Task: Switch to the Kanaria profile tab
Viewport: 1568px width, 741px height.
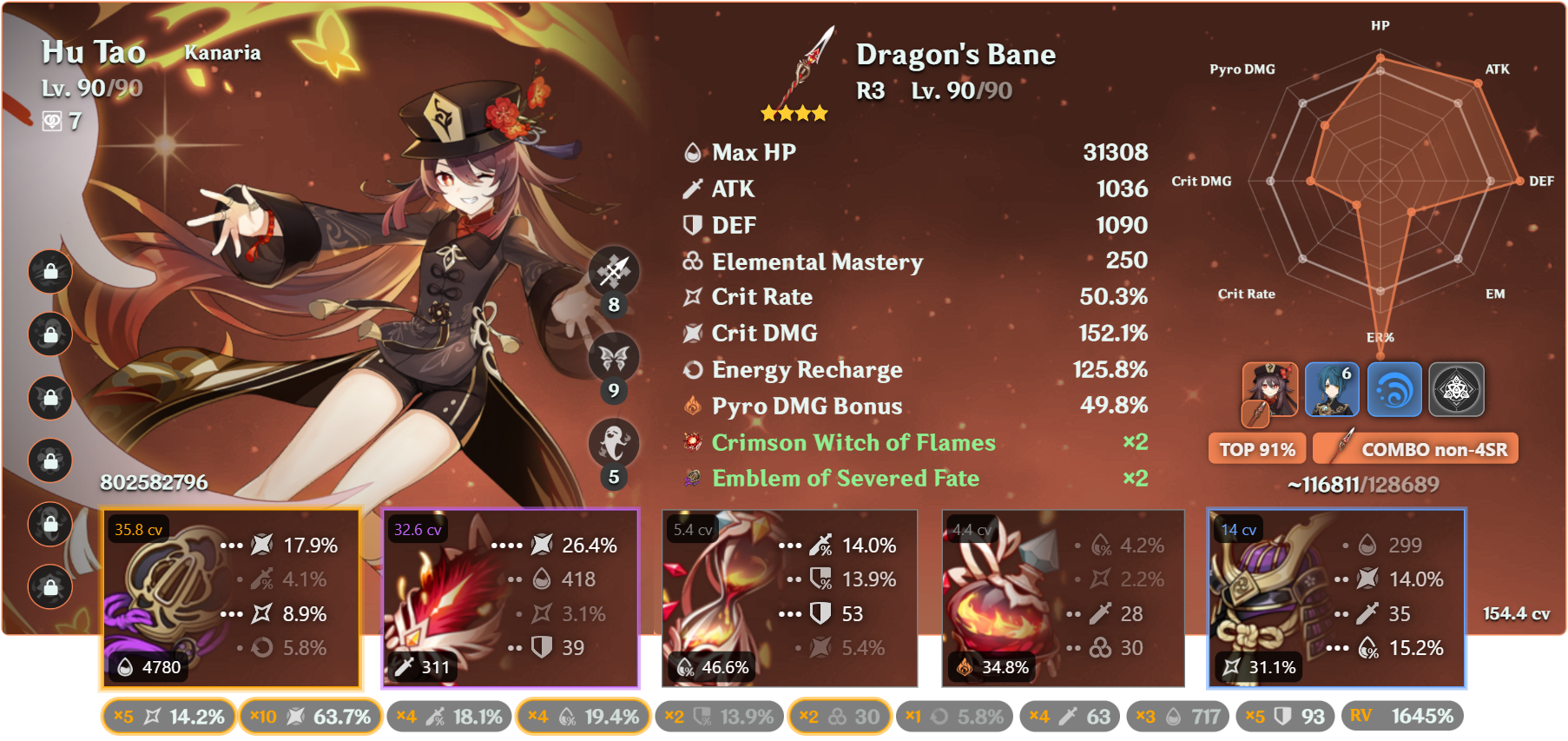Action: click(223, 52)
